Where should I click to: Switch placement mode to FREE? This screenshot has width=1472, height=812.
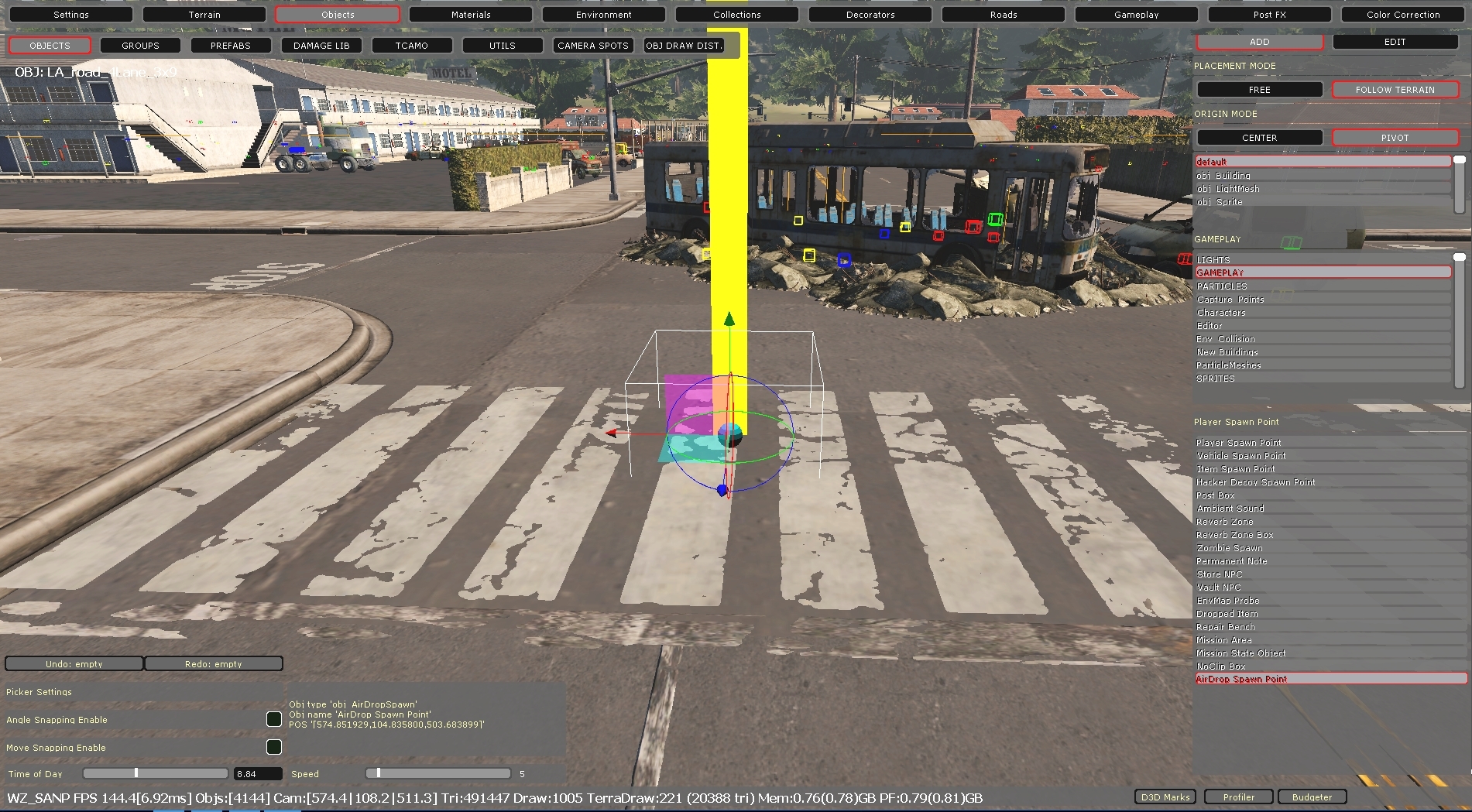coord(1259,89)
